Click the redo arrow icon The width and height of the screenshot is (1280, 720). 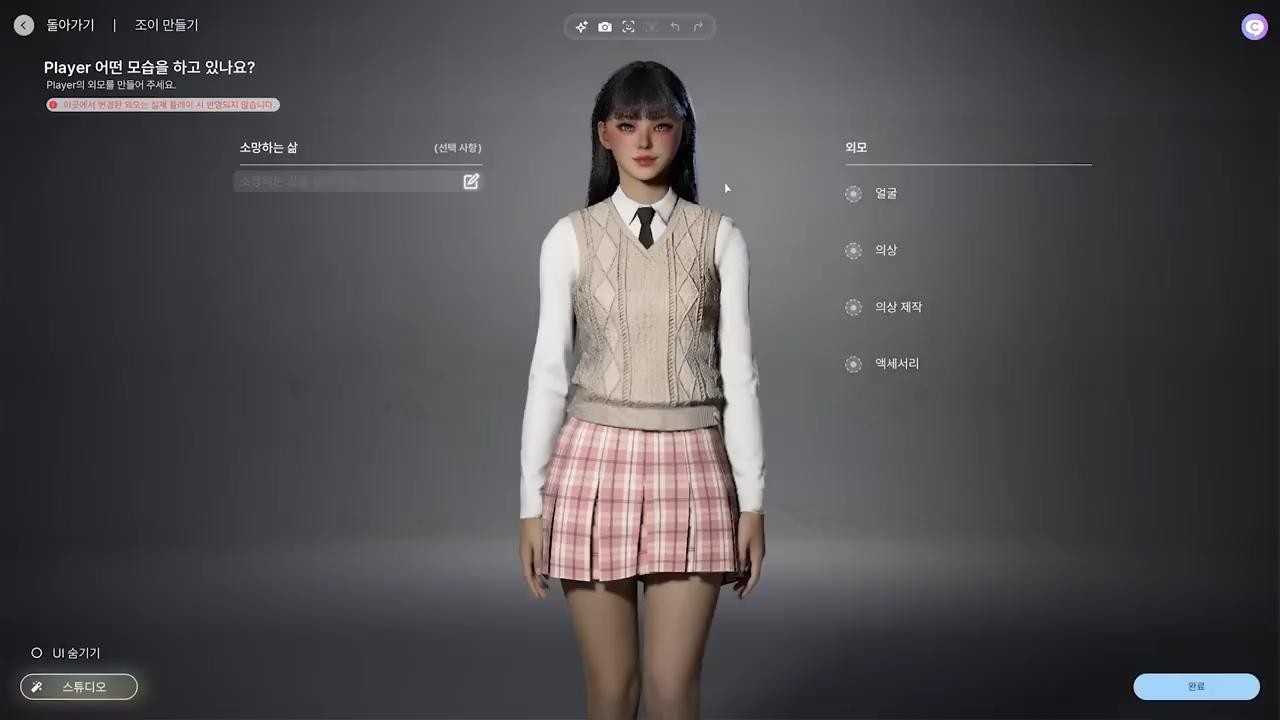pos(698,27)
